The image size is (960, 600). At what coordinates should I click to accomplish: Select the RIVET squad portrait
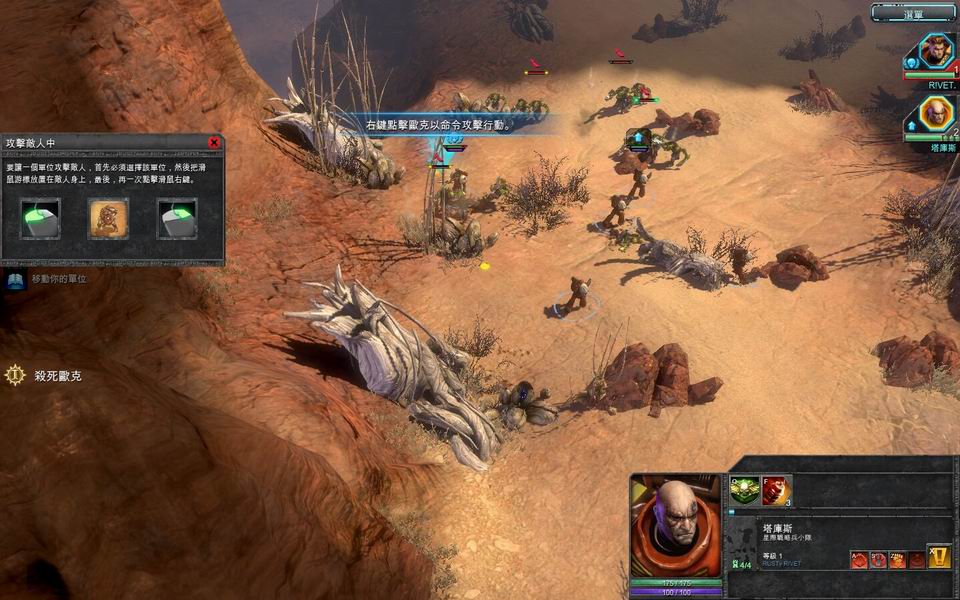click(936, 51)
